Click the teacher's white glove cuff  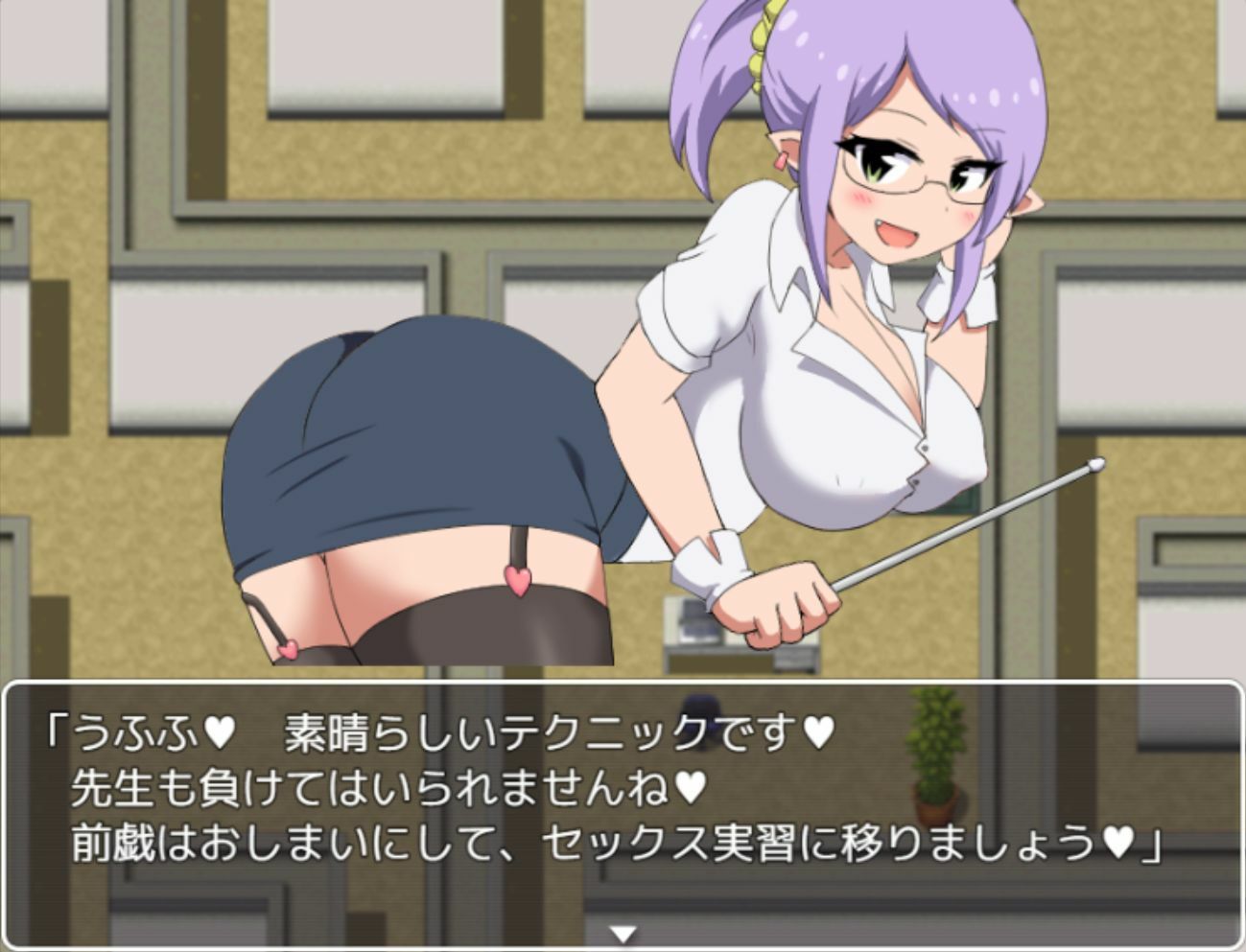pos(710,558)
